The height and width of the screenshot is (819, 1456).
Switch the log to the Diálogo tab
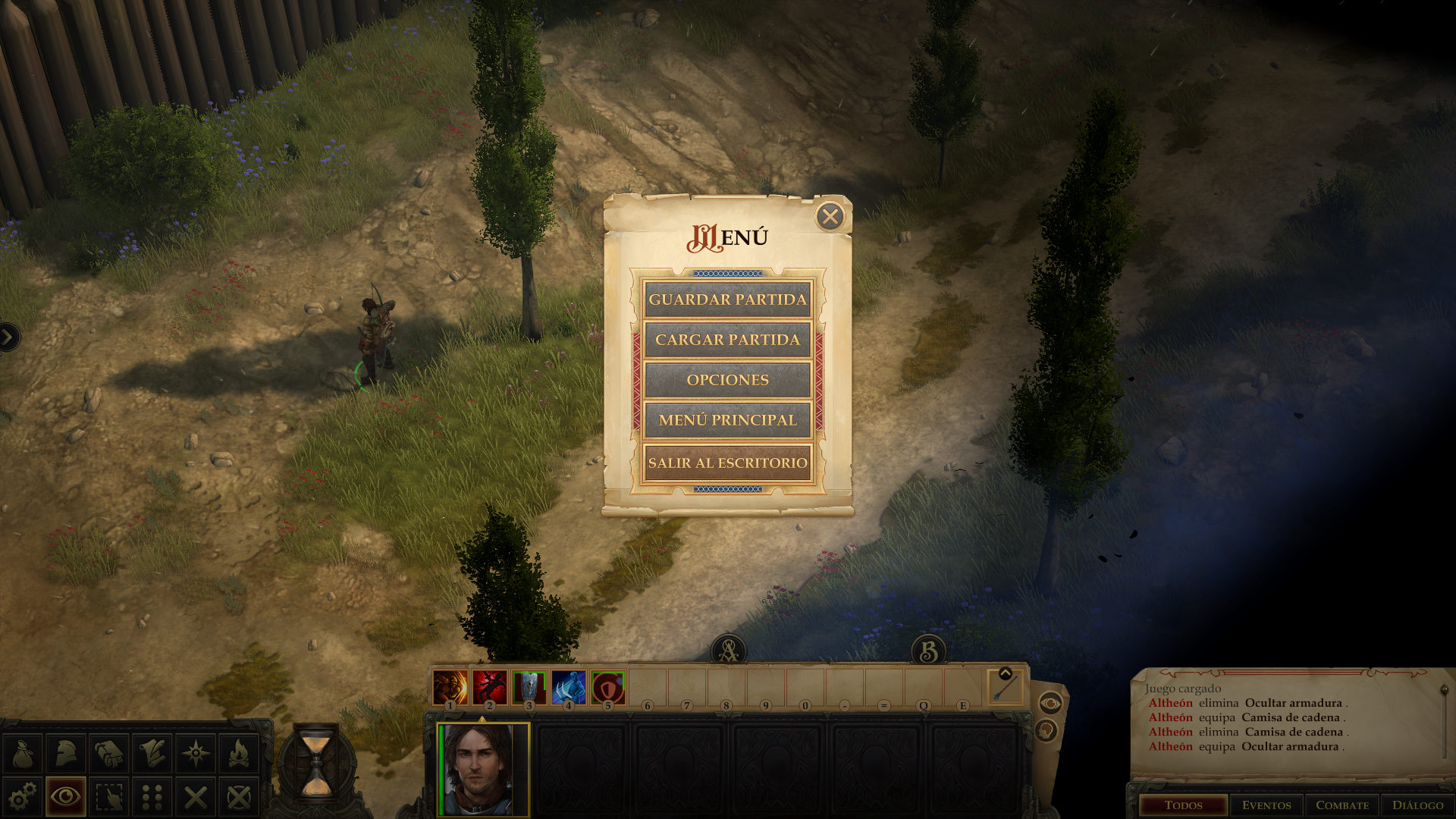[1417, 805]
